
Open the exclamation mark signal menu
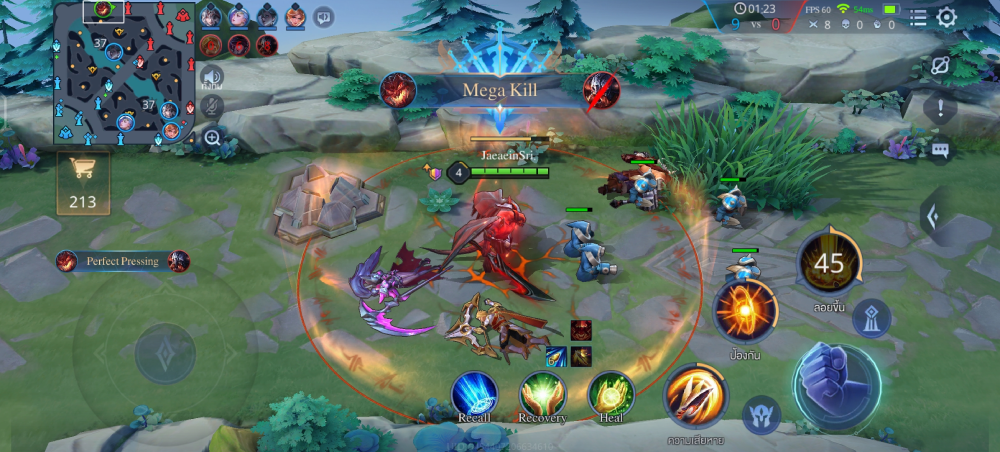point(940,107)
